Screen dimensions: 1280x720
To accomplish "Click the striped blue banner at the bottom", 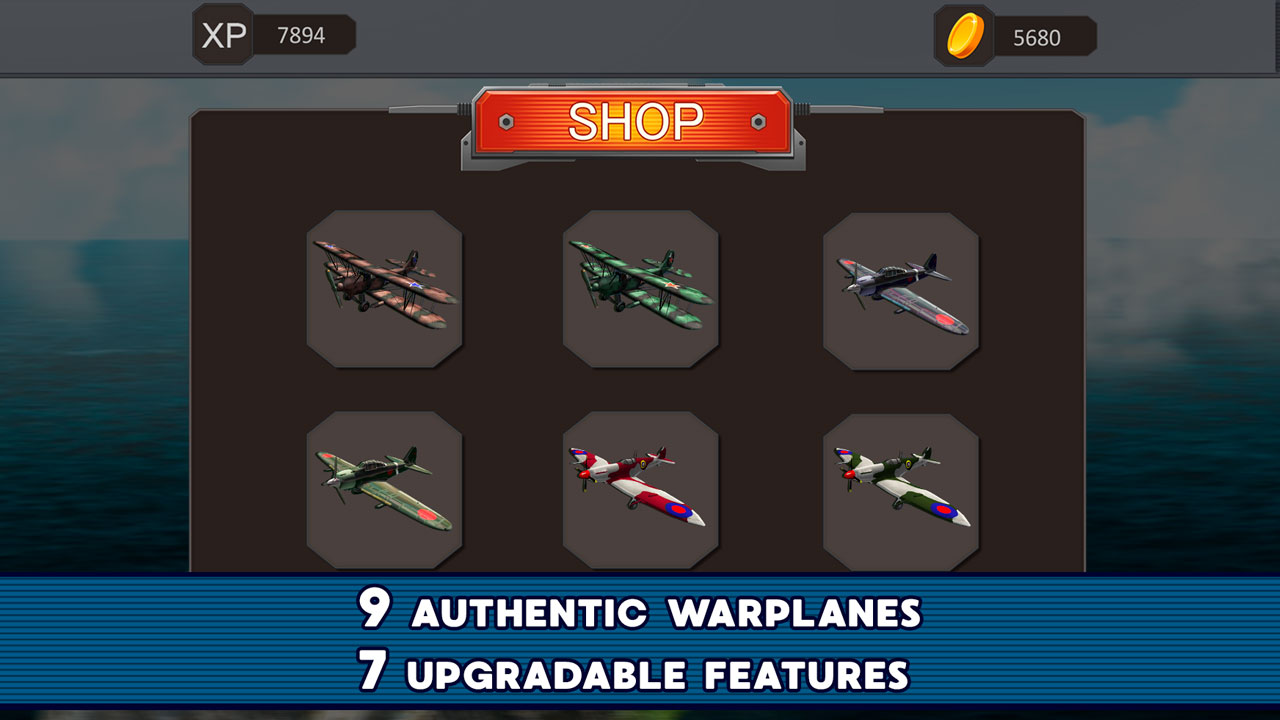I will coord(150,640).
